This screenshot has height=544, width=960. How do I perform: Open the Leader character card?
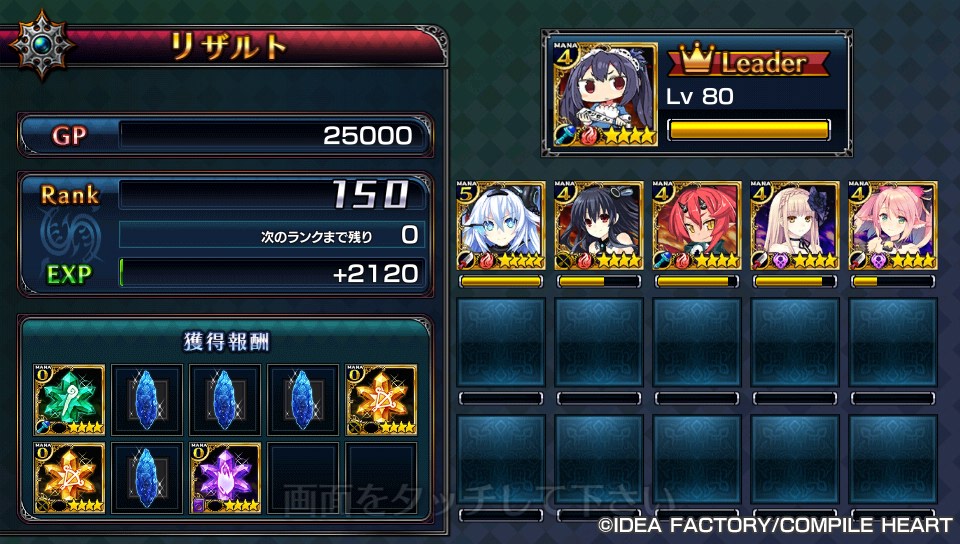tap(599, 92)
